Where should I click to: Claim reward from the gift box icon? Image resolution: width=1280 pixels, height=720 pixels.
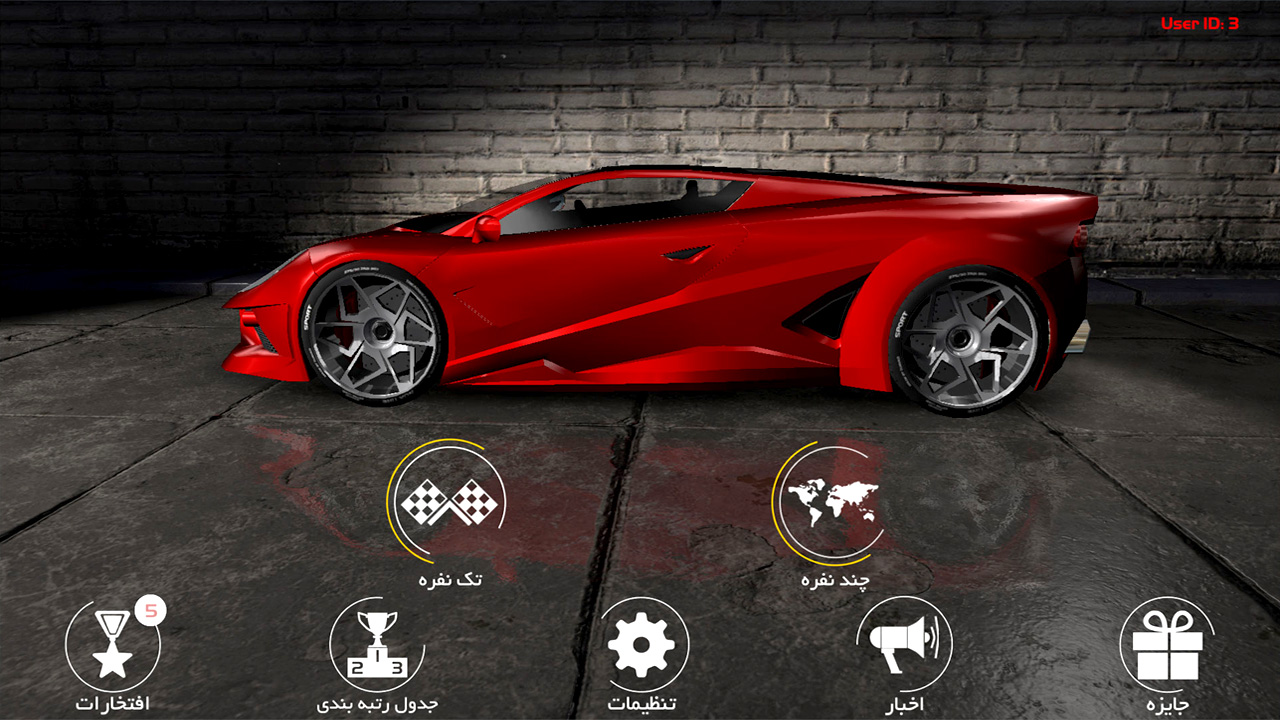1166,645
